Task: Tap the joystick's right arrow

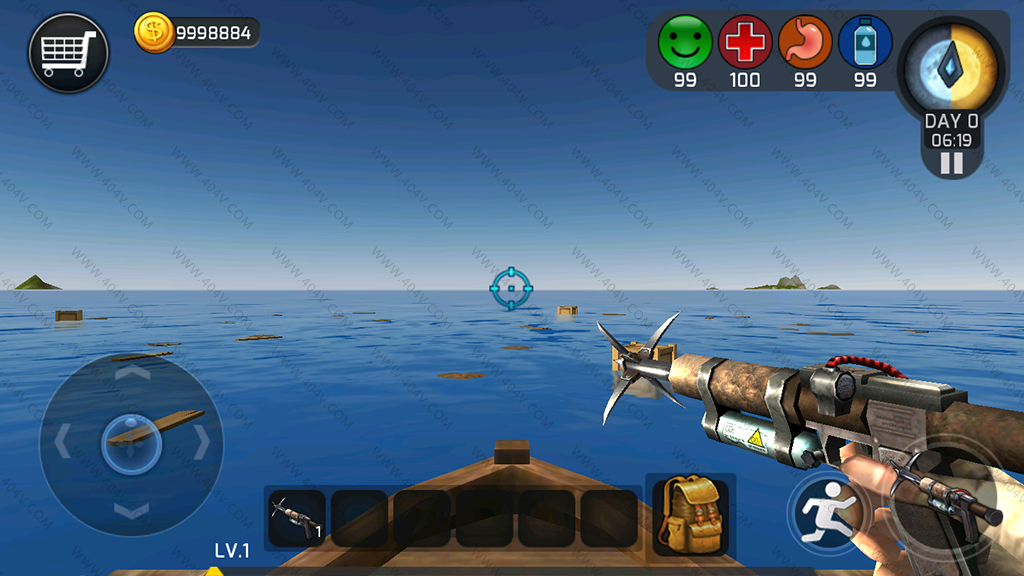Action: tap(201, 442)
